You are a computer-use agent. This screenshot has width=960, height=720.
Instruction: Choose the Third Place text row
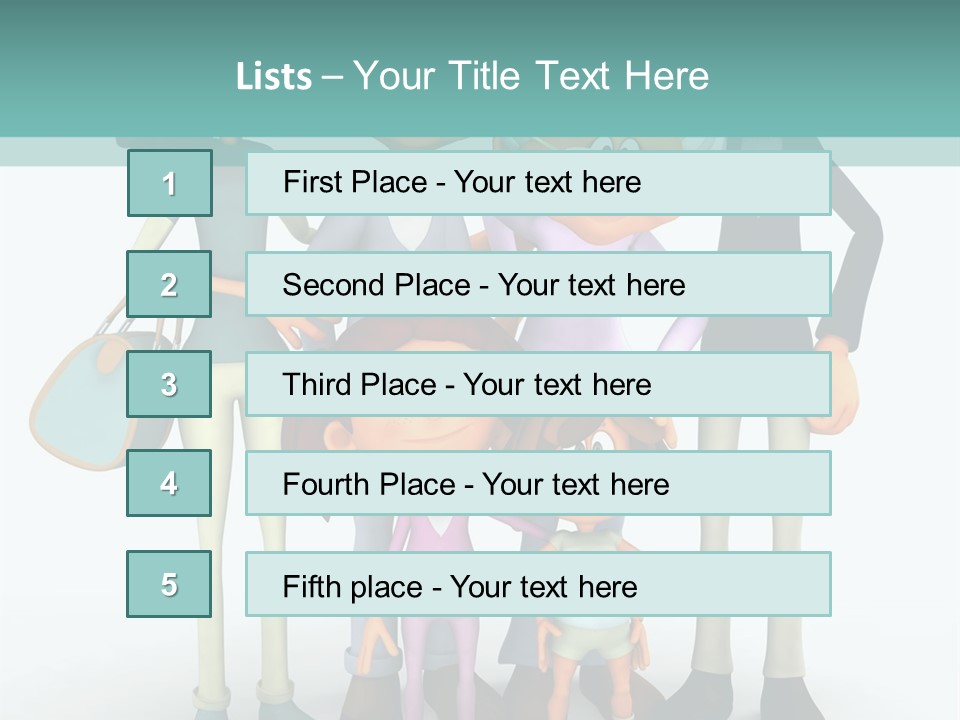[x=538, y=384]
